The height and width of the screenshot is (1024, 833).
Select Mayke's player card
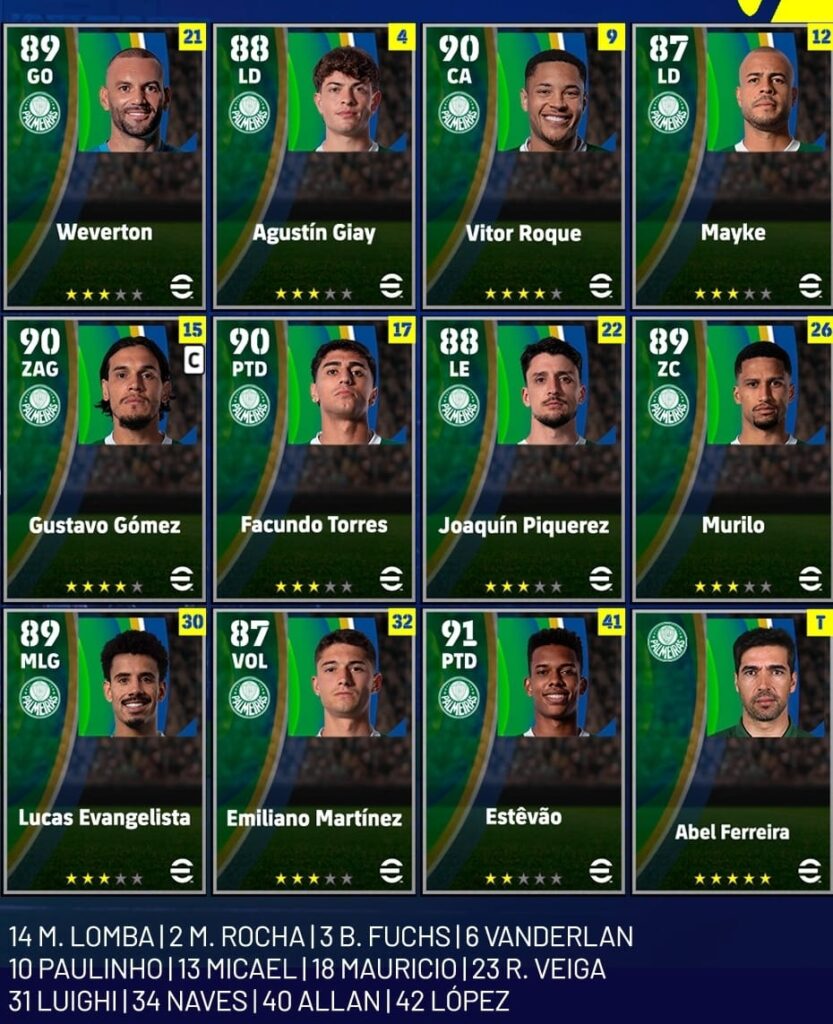pos(733,166)
